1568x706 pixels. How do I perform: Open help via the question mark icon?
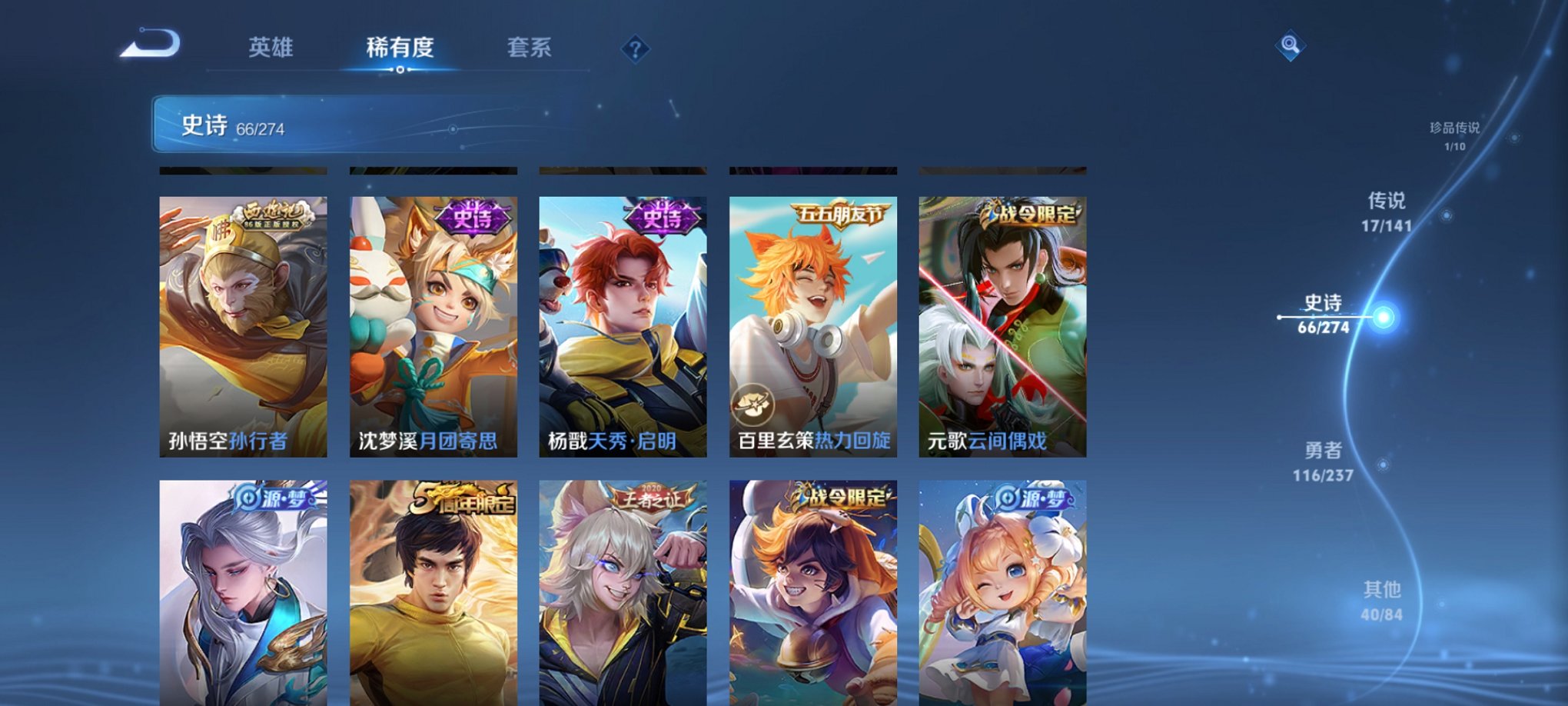pyautogui.click(x=635, y=49)
